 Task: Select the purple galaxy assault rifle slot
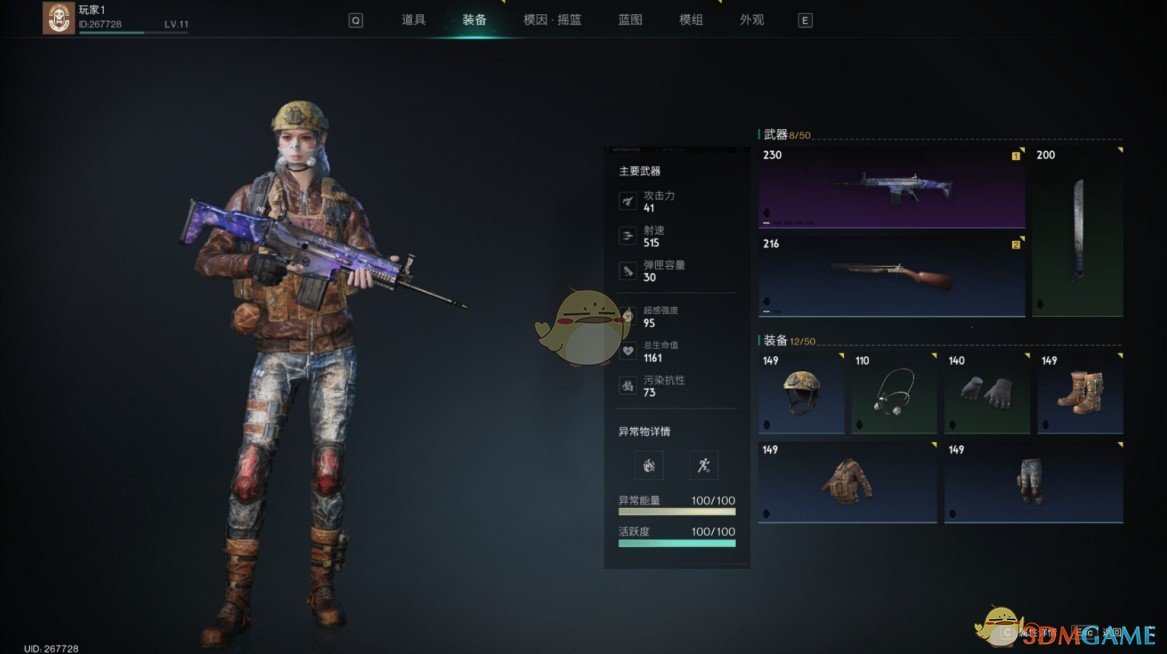(891, 187)
